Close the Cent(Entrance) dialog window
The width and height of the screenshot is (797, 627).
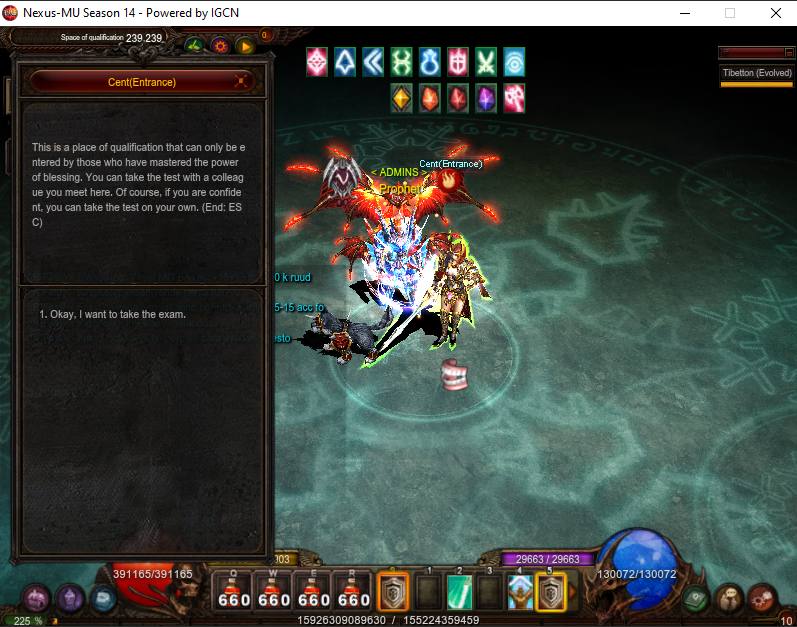tap(240, 82)
